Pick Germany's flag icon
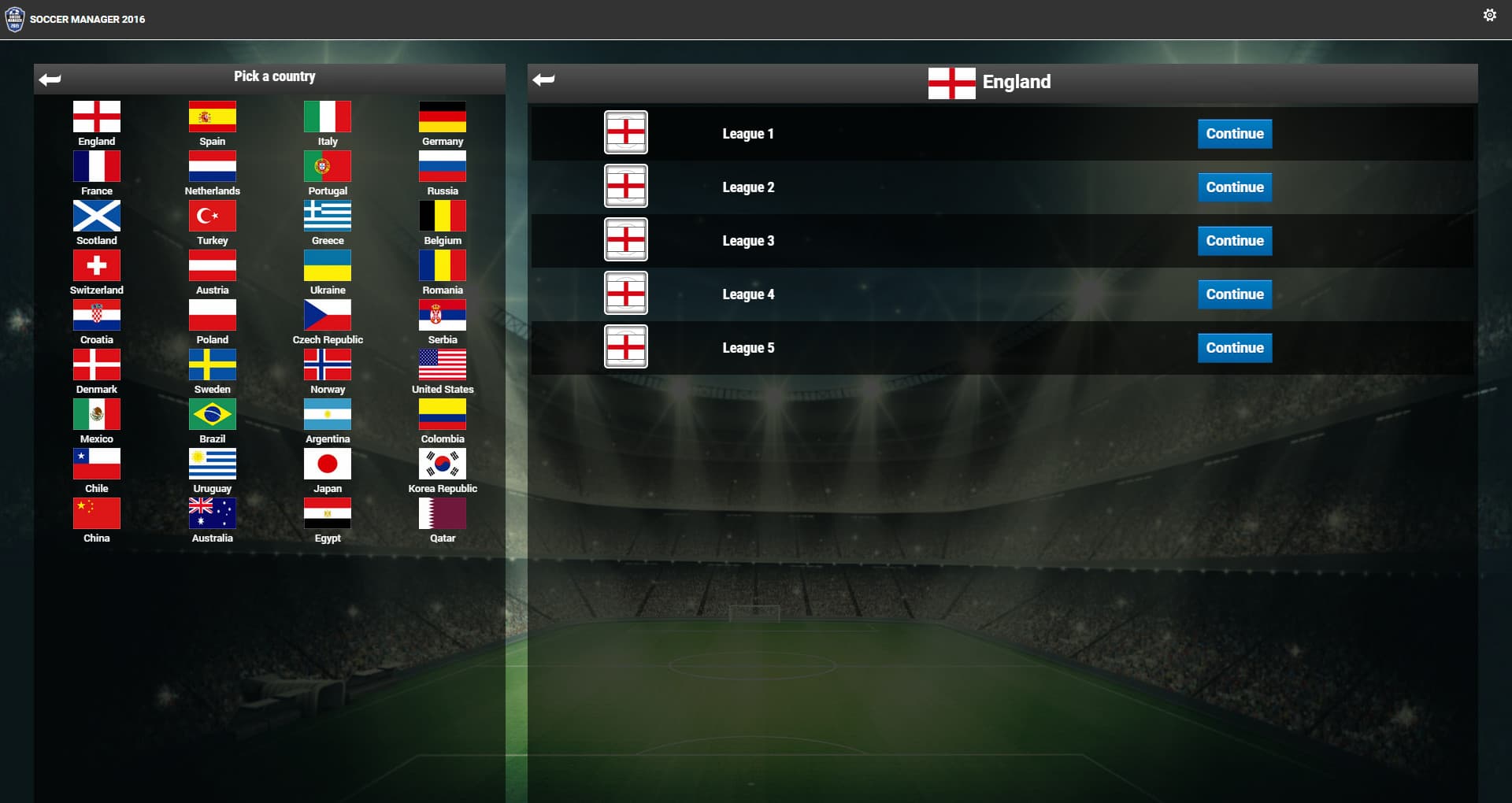The image size is (1512, 803). (x=443, y=116)
